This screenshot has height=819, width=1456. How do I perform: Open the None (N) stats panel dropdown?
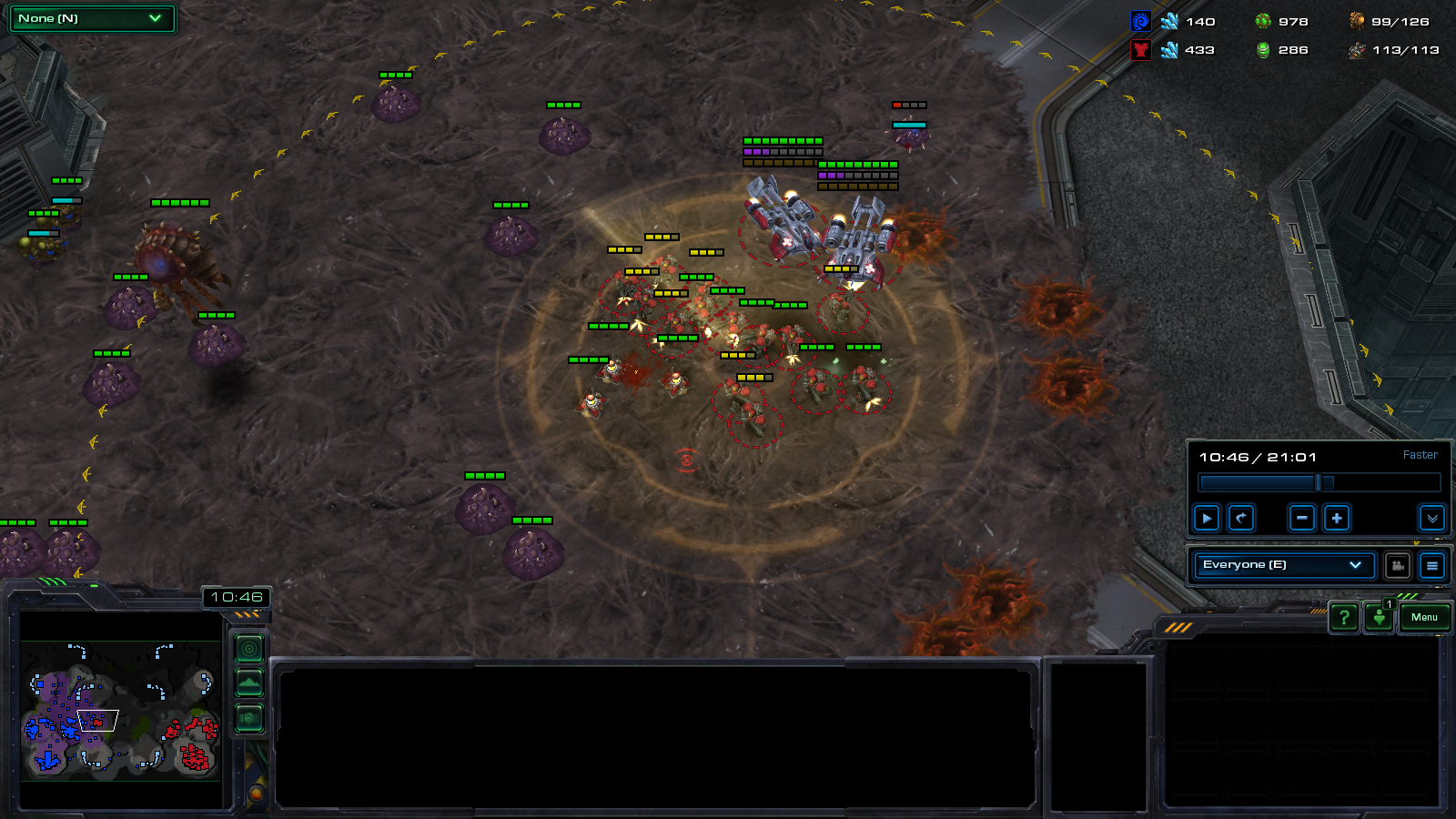coord(91,18)
